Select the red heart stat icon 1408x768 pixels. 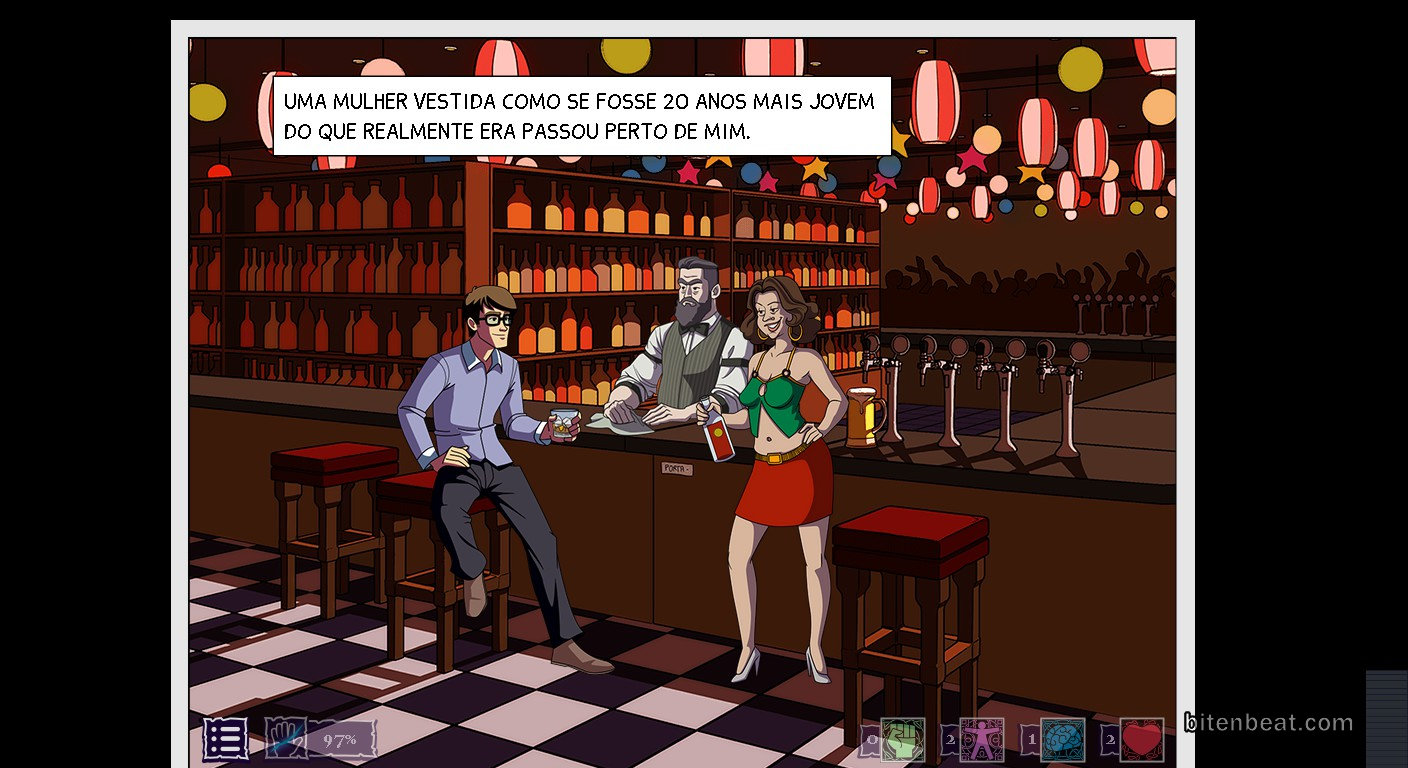pyautogui.click(x=1141, y=740)
